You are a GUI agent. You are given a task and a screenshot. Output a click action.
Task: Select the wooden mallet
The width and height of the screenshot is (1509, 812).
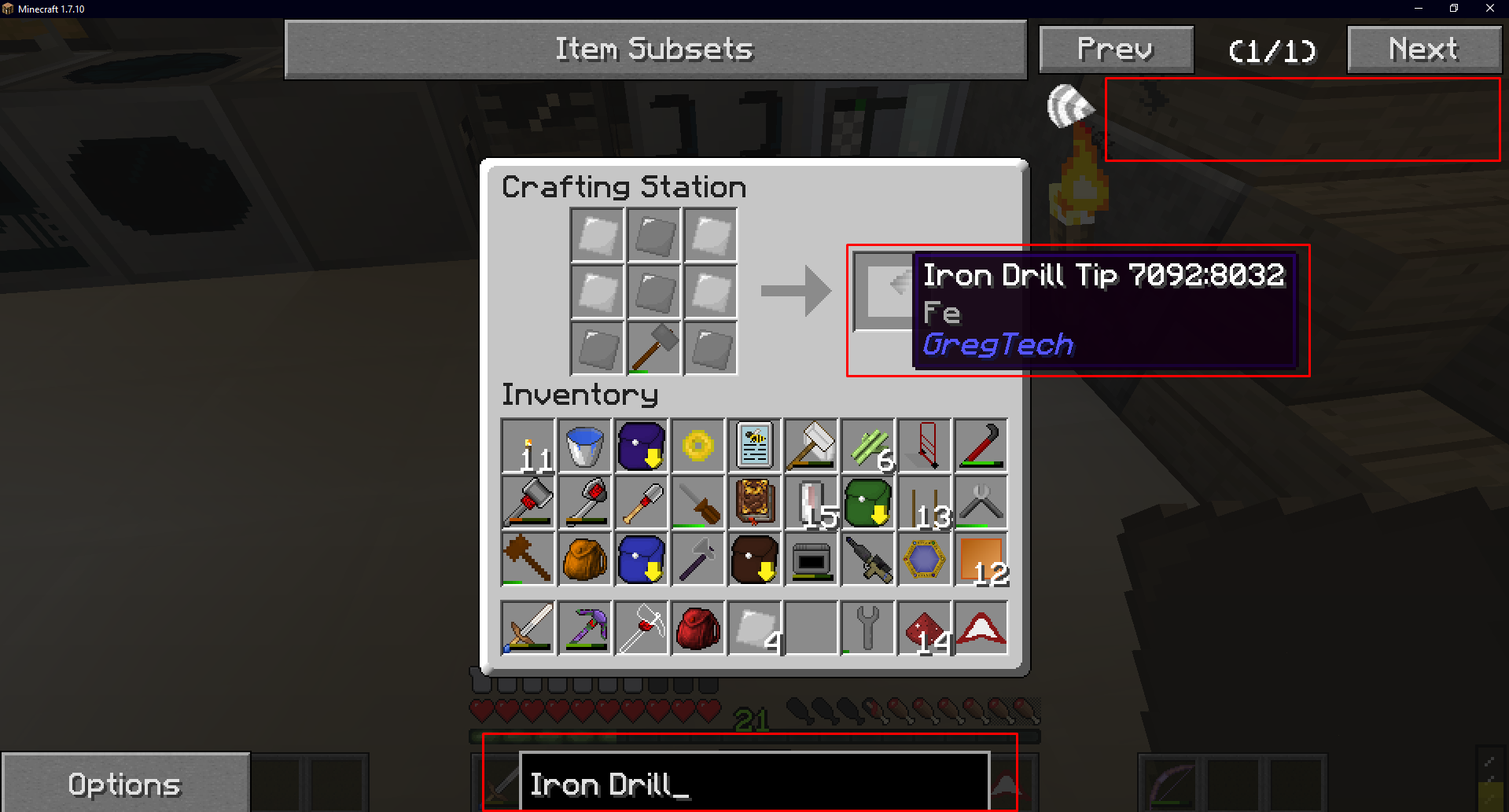coord(528,559)
